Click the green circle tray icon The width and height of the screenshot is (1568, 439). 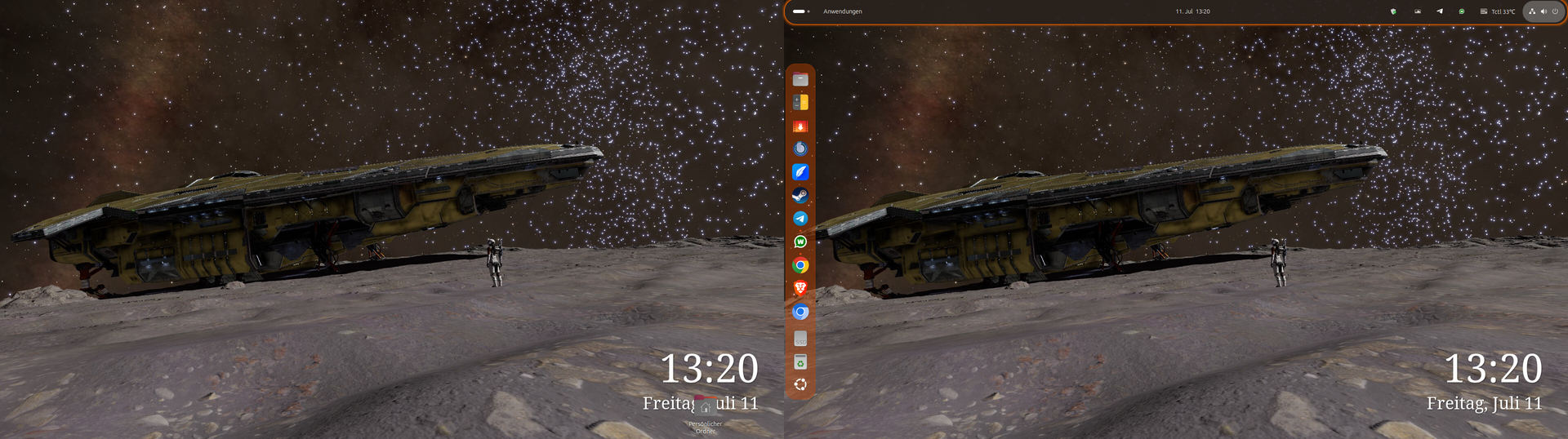click(1462, 11)
